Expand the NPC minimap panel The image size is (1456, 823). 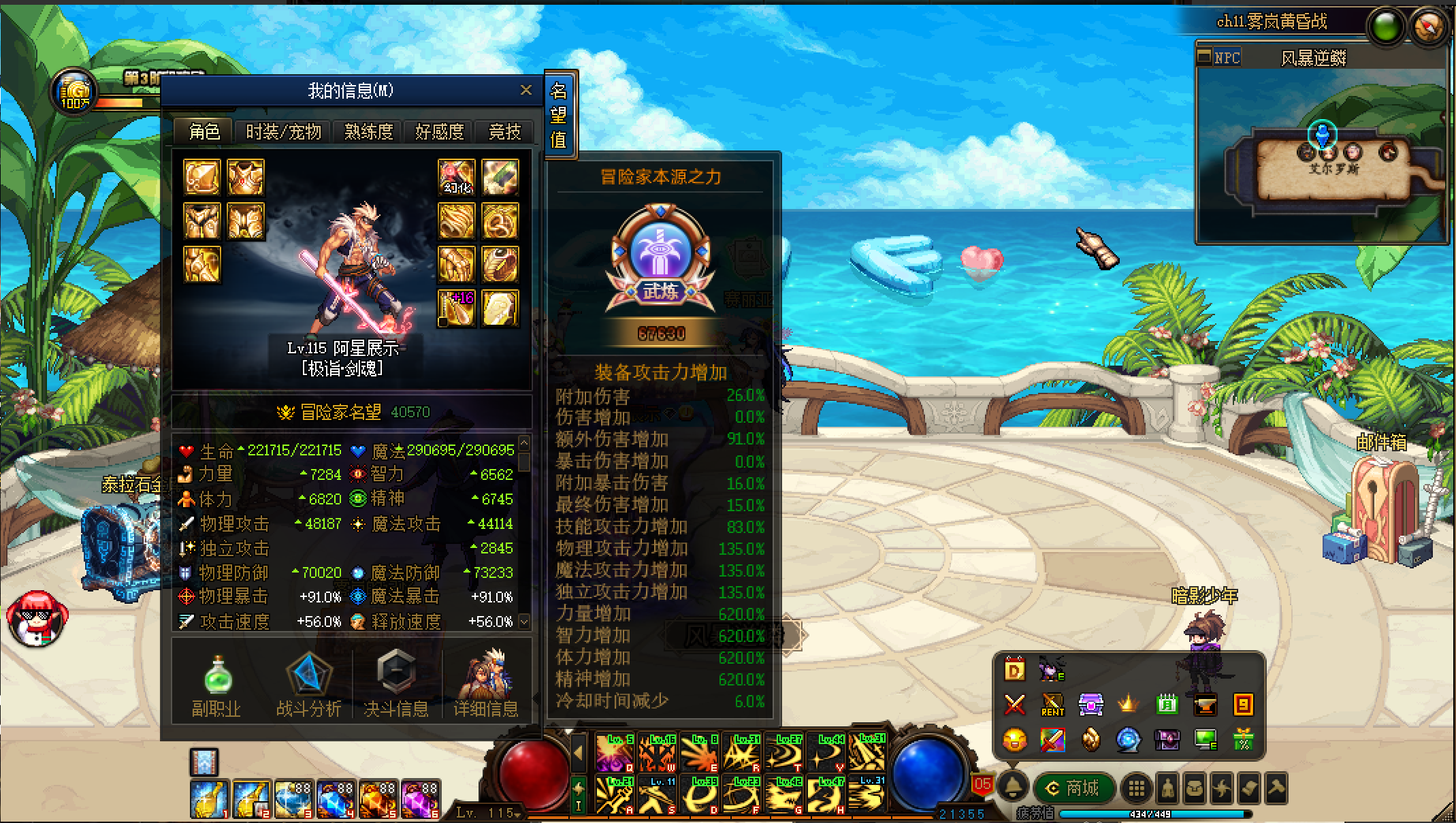tap(1205, 57)
